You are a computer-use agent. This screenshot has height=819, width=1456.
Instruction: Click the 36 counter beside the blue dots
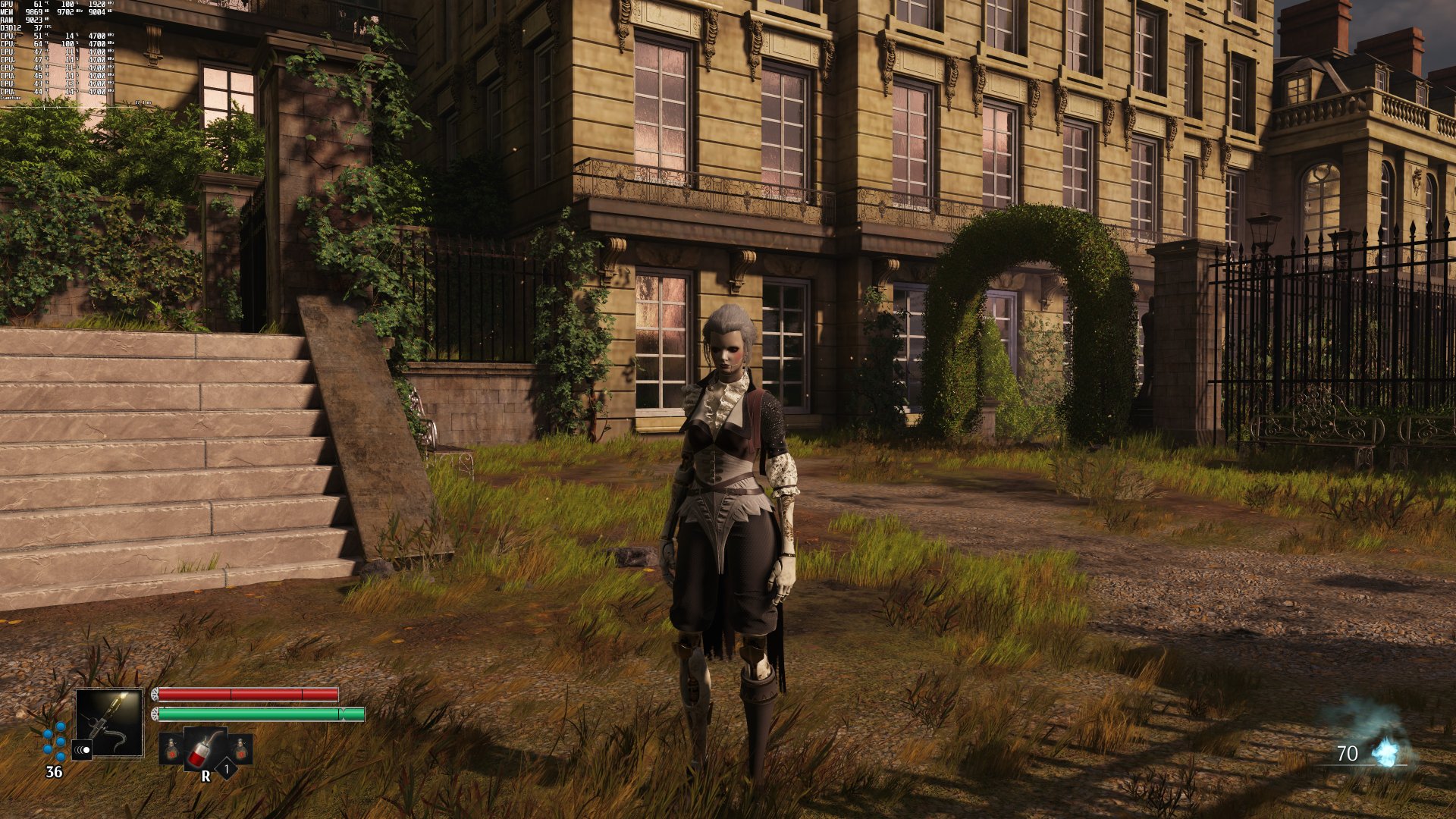pyautogui.click(x=53, y=771)
